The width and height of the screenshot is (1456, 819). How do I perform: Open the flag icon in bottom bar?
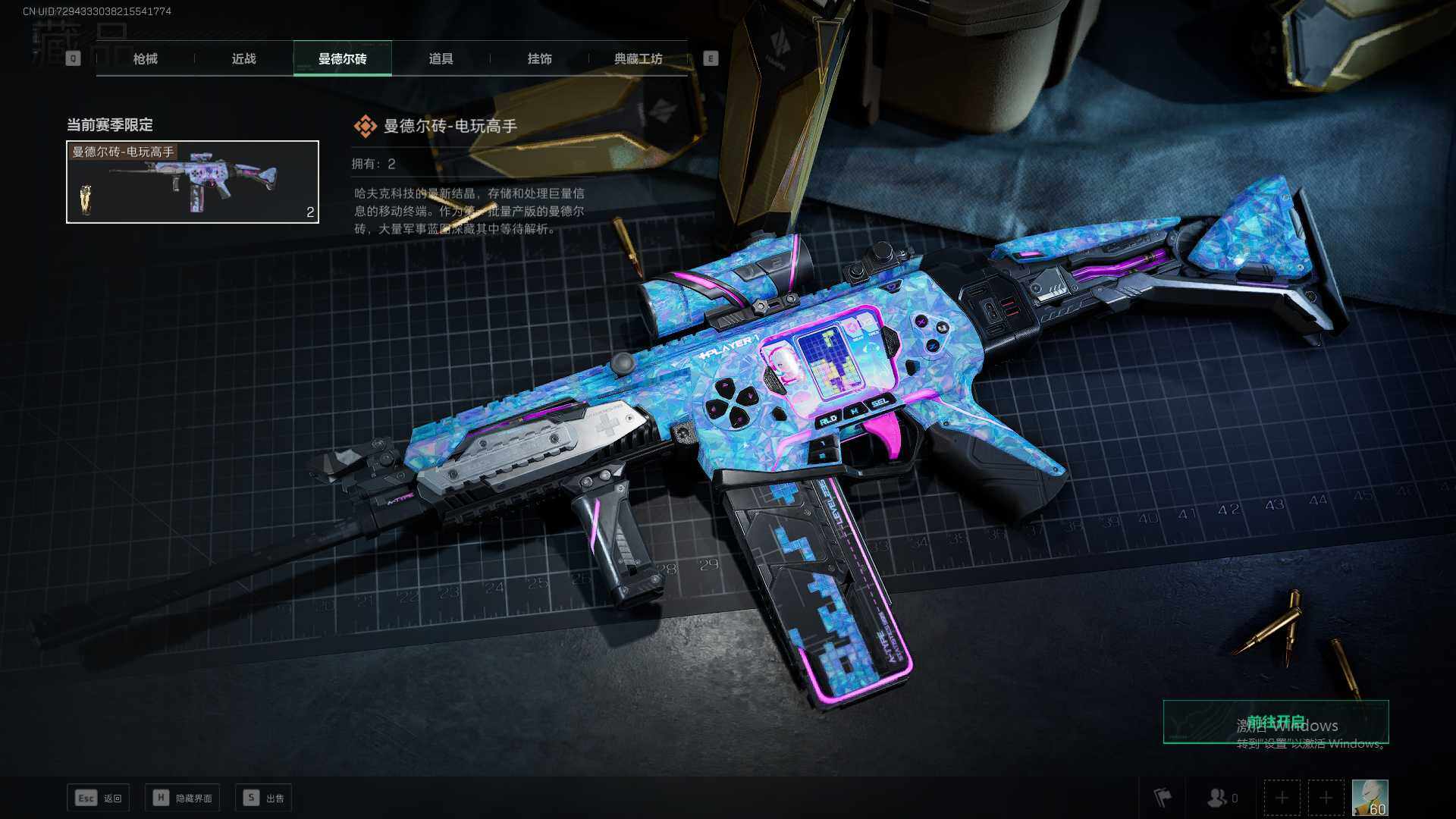(1163, 798)
